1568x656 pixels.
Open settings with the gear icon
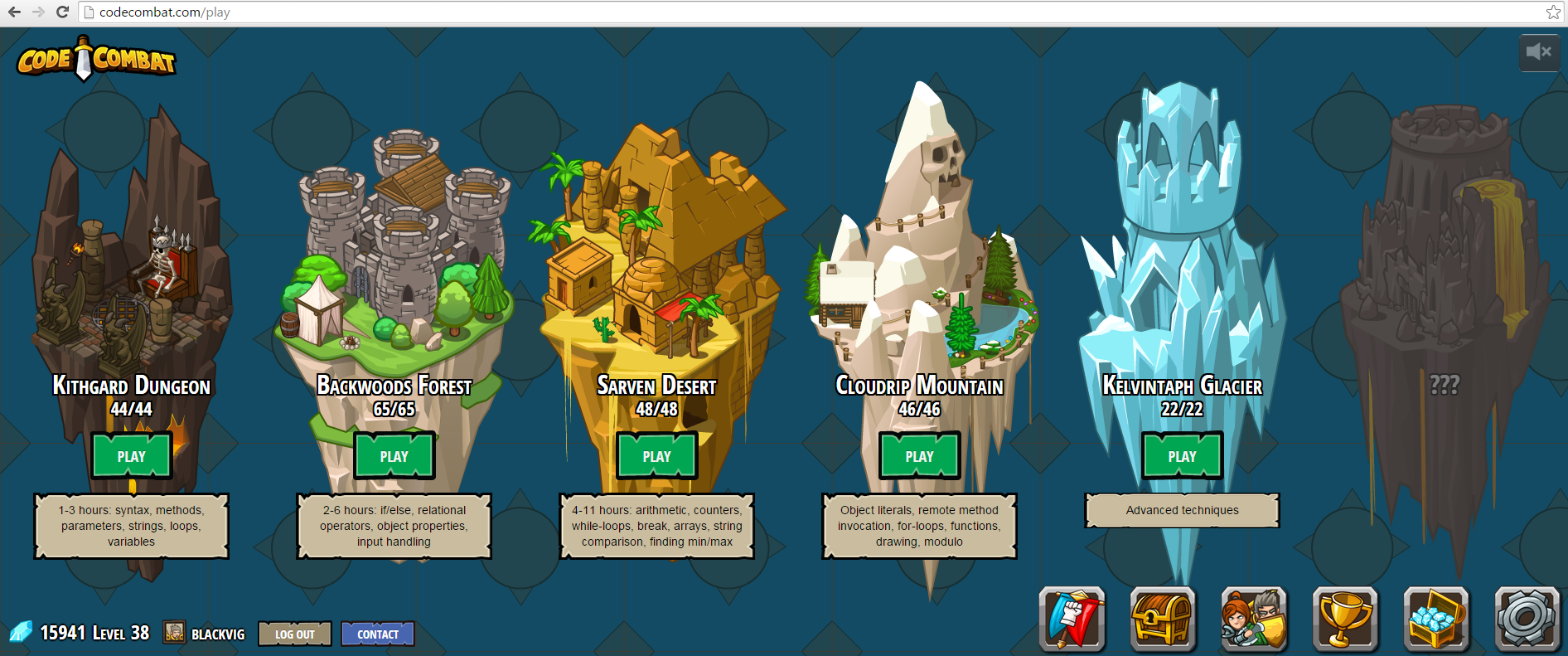[x=1527, y=619]
